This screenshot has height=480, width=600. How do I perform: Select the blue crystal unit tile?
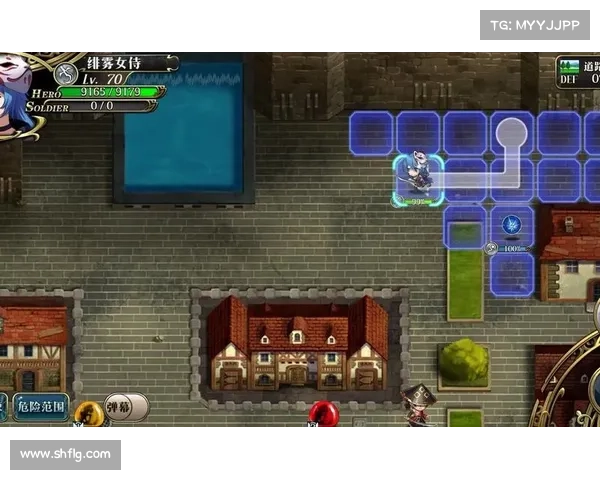click(512, 226)
